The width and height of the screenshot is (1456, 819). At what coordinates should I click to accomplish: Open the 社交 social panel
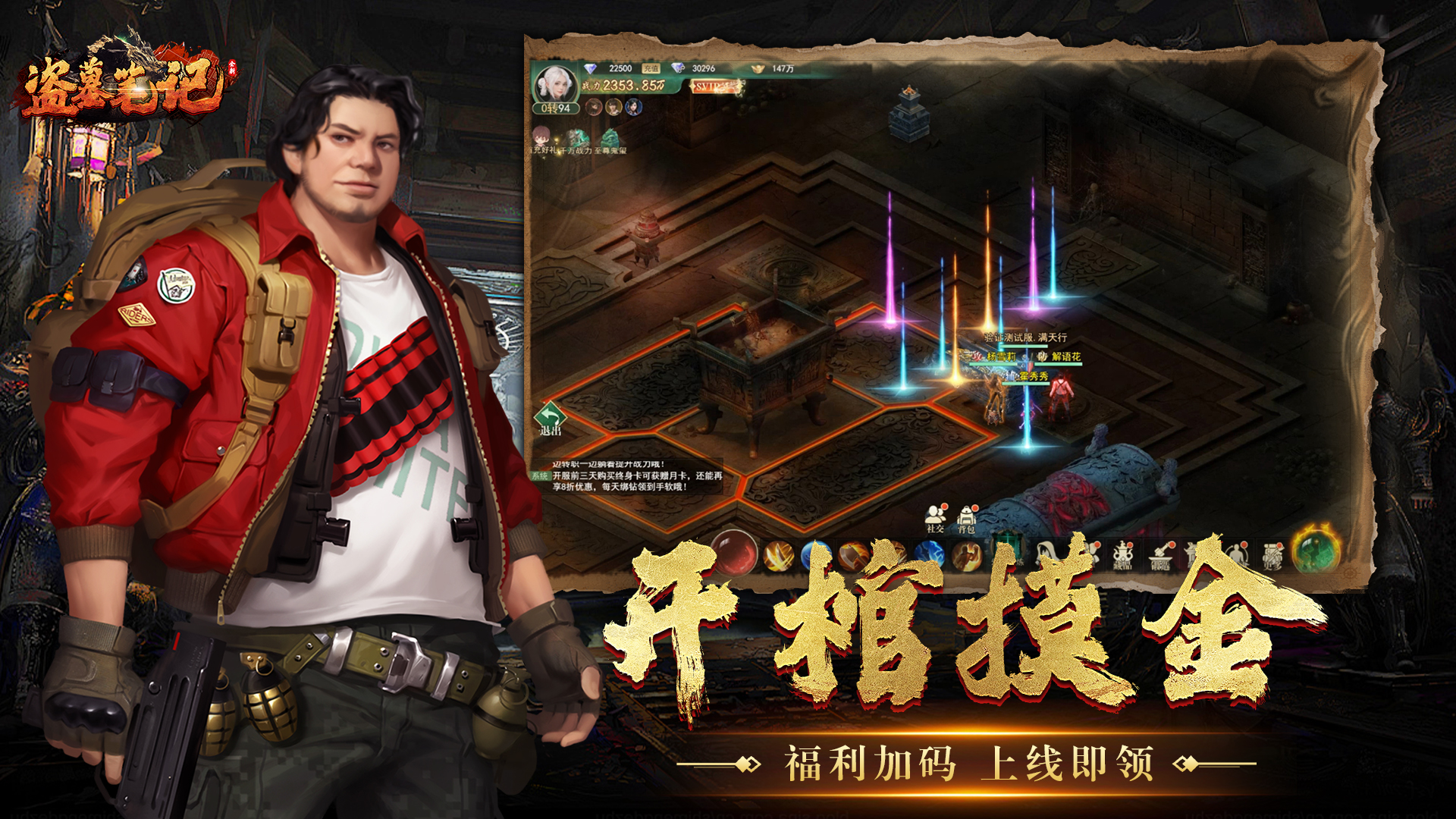tap(934, 518)
